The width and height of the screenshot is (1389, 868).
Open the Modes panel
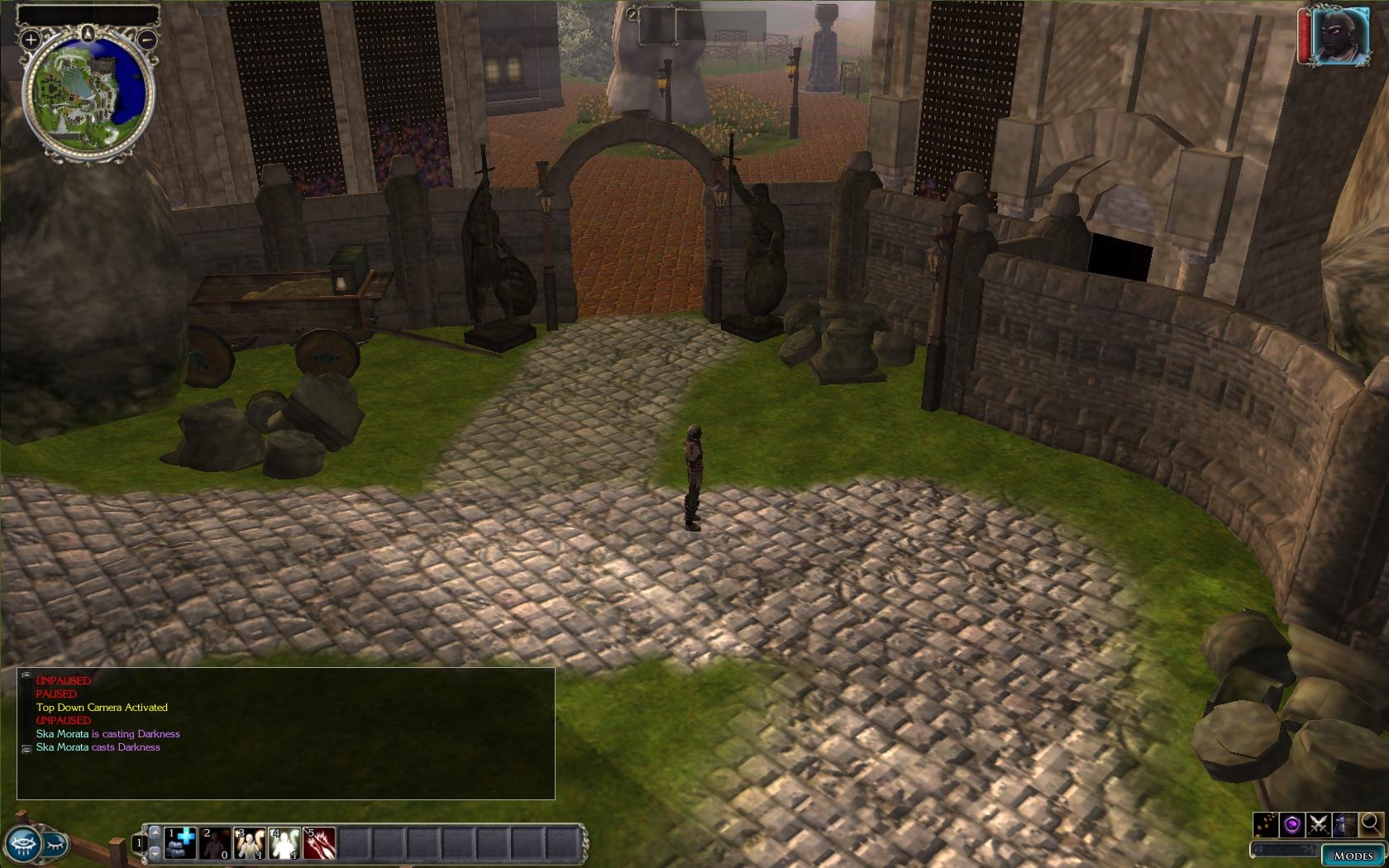(x=1353, y=856)
